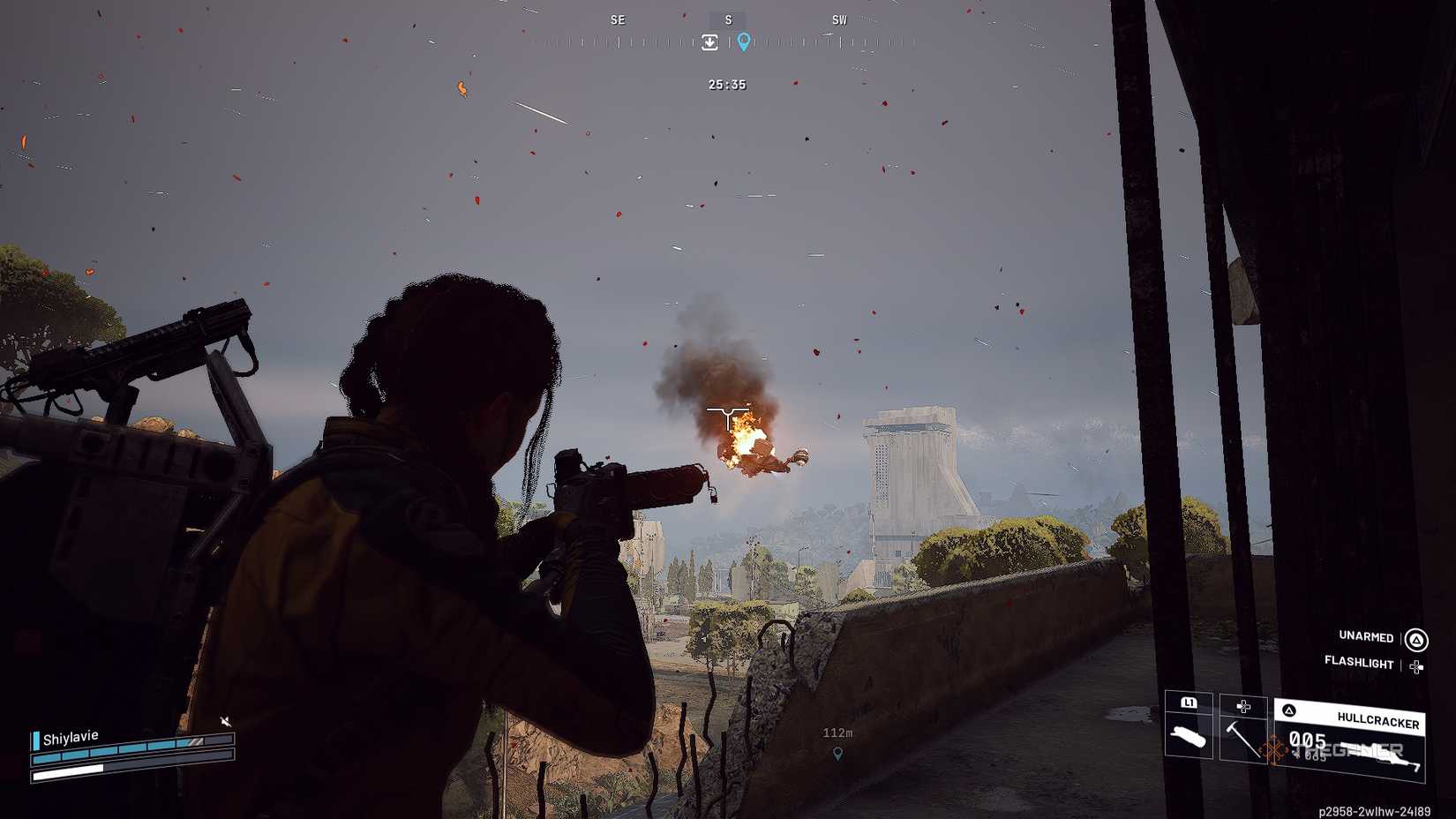Click the muted microphone icon above Shiylavie's bars
1456x819 pixels.
pyautogui.click(x=226, y=721)
